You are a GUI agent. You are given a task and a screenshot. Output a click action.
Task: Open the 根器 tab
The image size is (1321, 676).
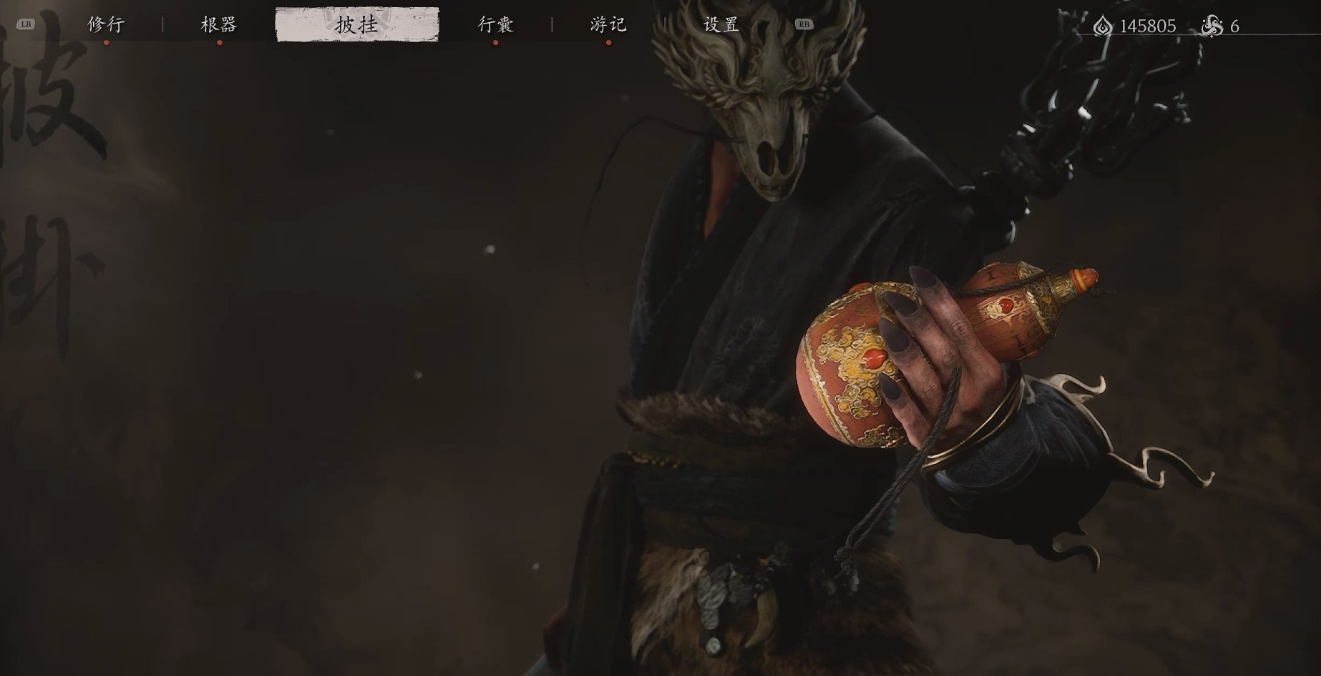[x=219, y=24]
